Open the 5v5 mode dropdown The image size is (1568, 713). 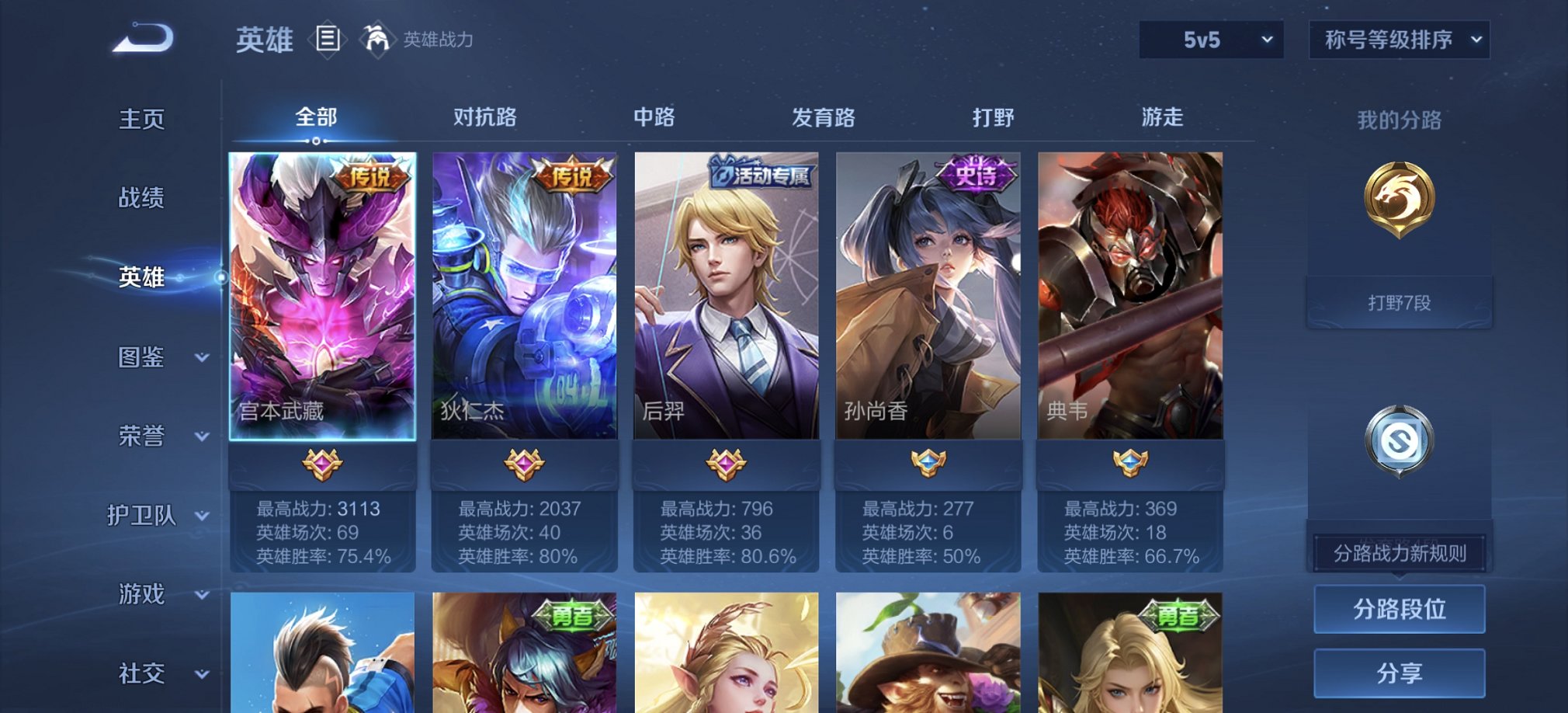[1211, 38]
